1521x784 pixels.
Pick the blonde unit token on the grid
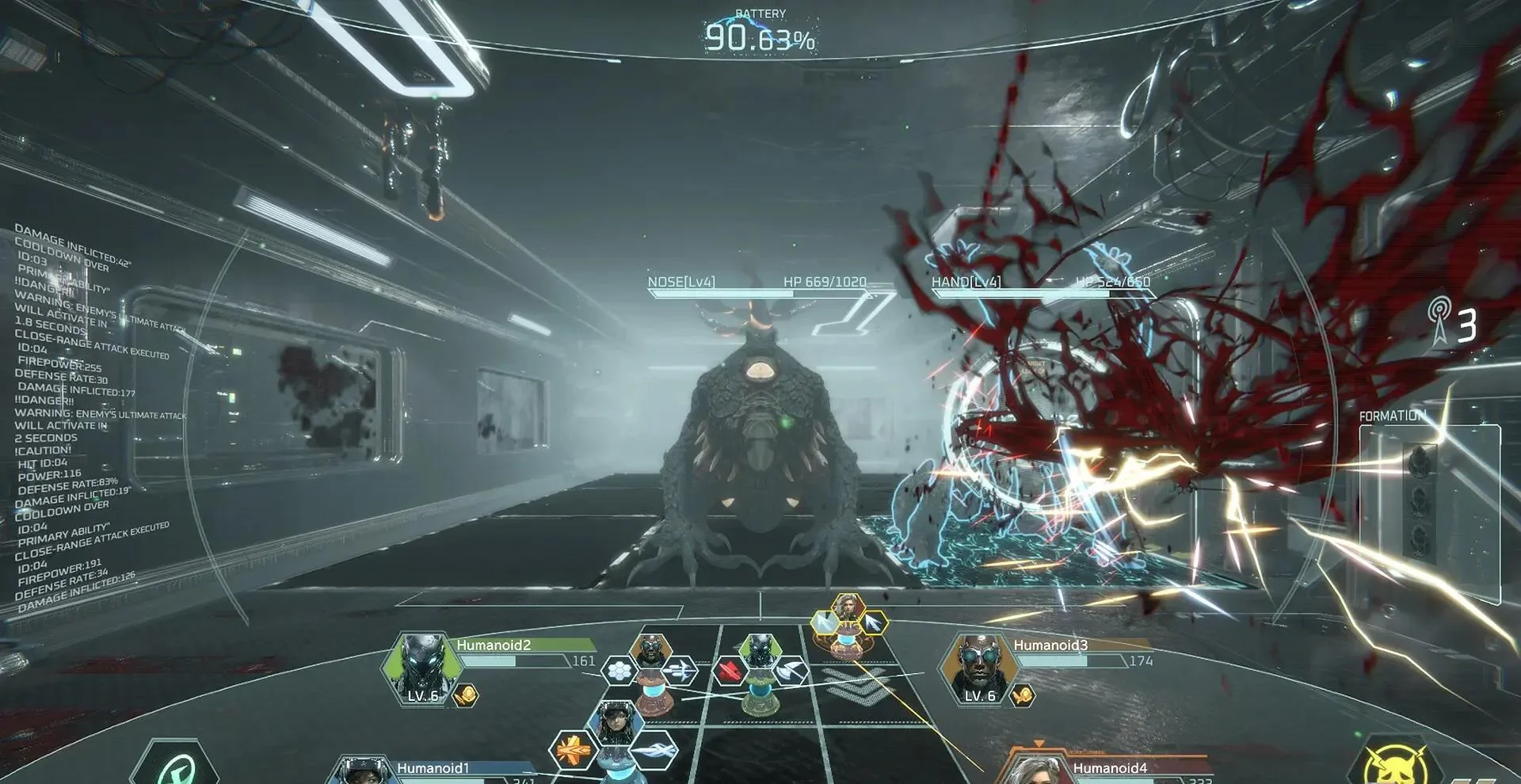[847, 610]
